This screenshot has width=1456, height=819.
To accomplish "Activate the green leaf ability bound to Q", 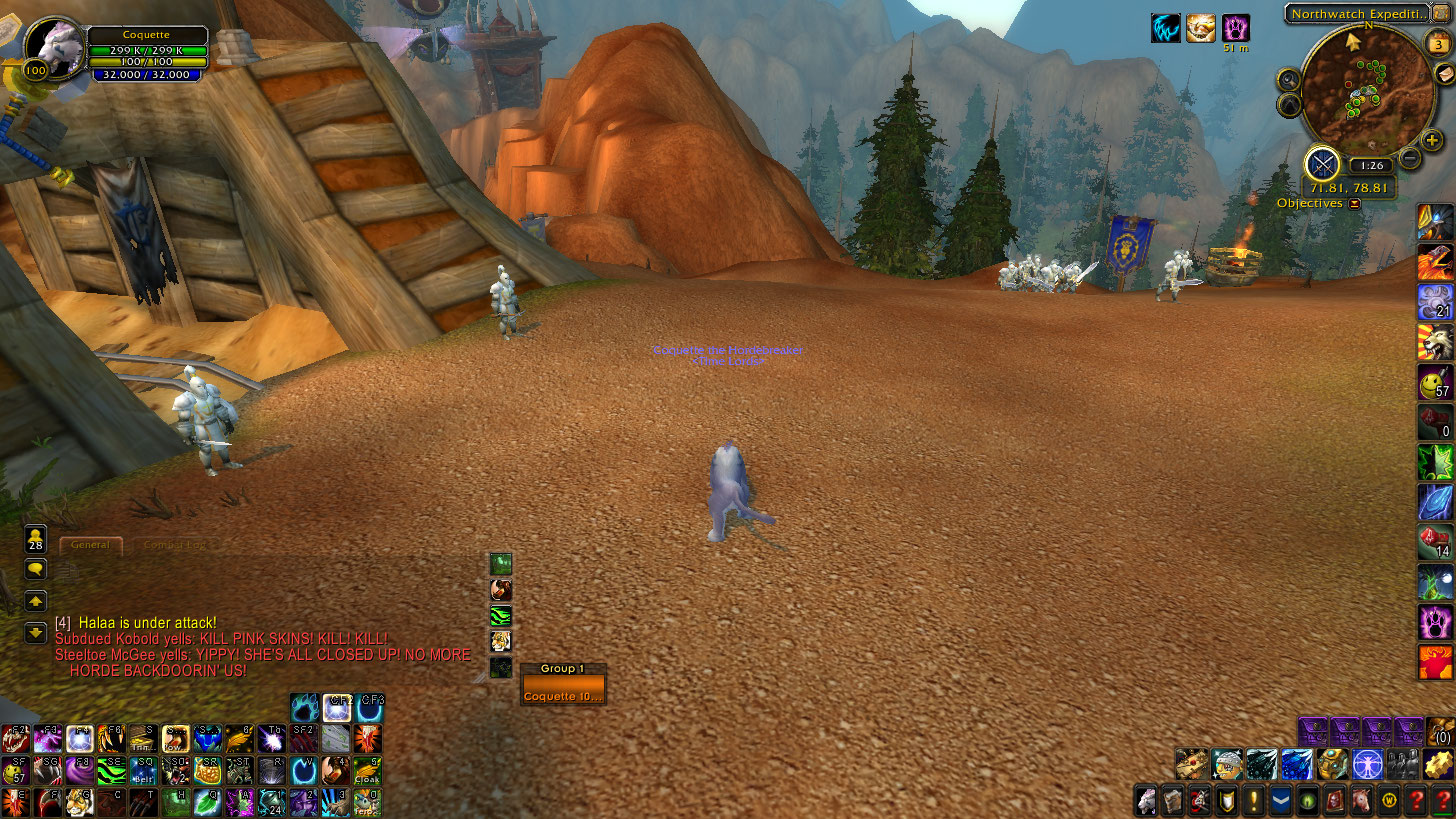I will [x=207, y=801].
